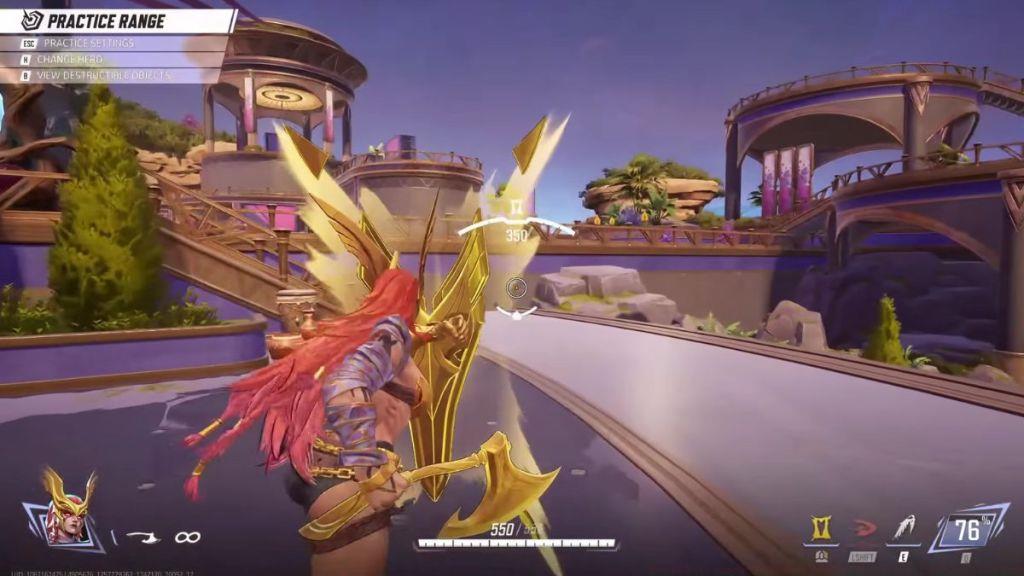The height and width of the screenshot is (576, 1024).
Task: Click the winged-helmet hero portrait
Action: [x=67, y=512]
